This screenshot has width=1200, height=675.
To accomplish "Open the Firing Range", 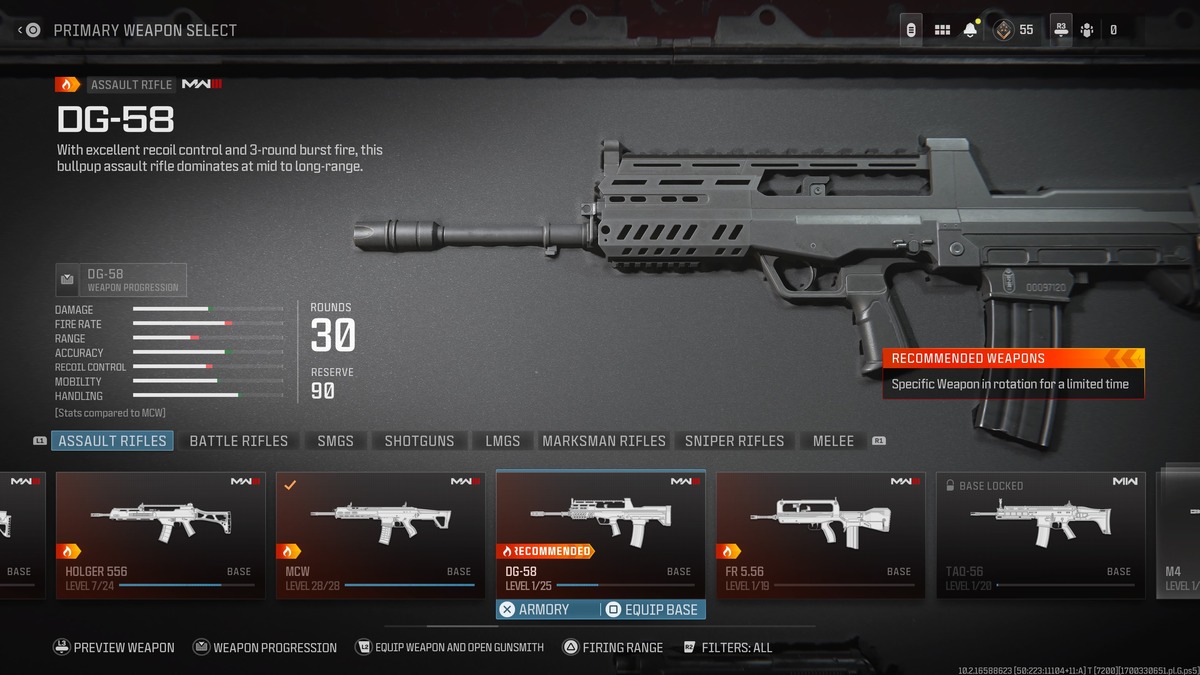I will tap(612, 648).
